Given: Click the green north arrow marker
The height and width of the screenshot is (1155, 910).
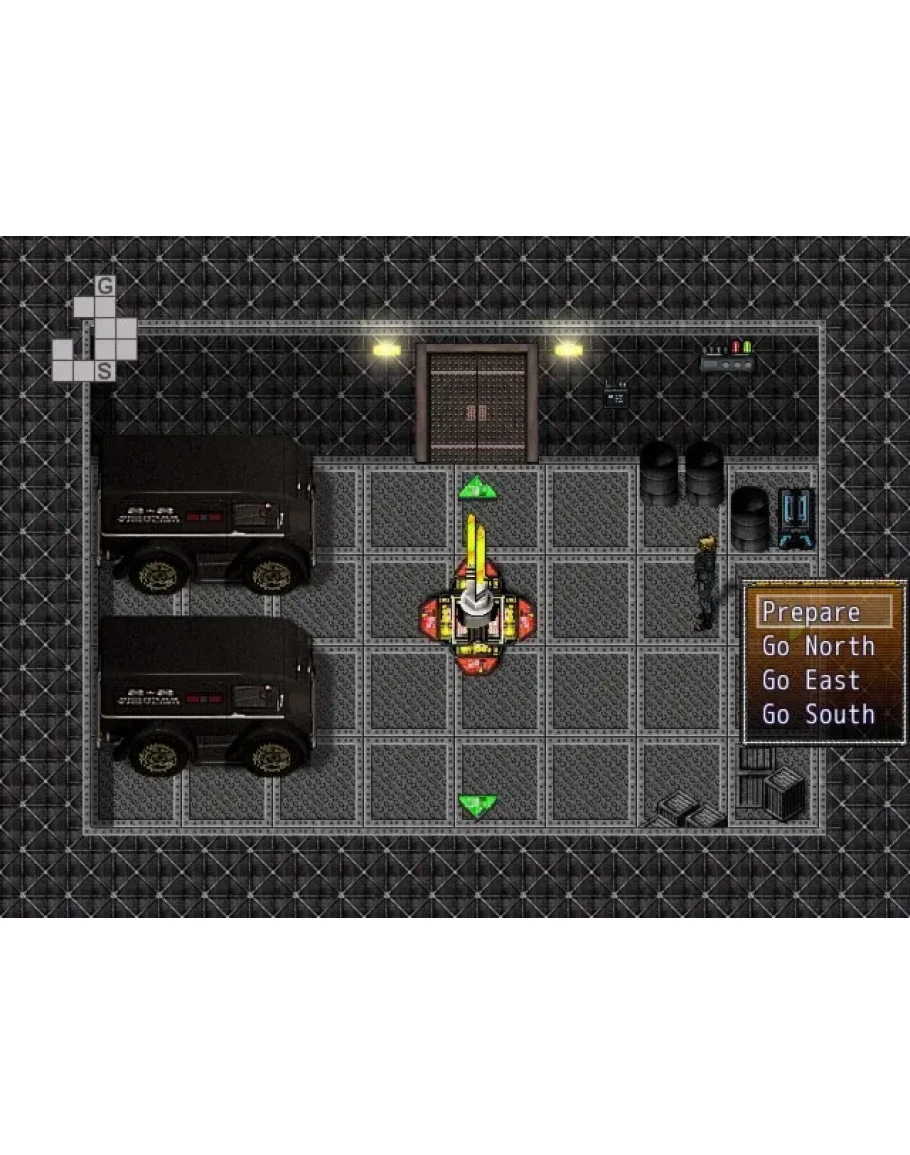Looking at the screenshot, I should (477, 488).
